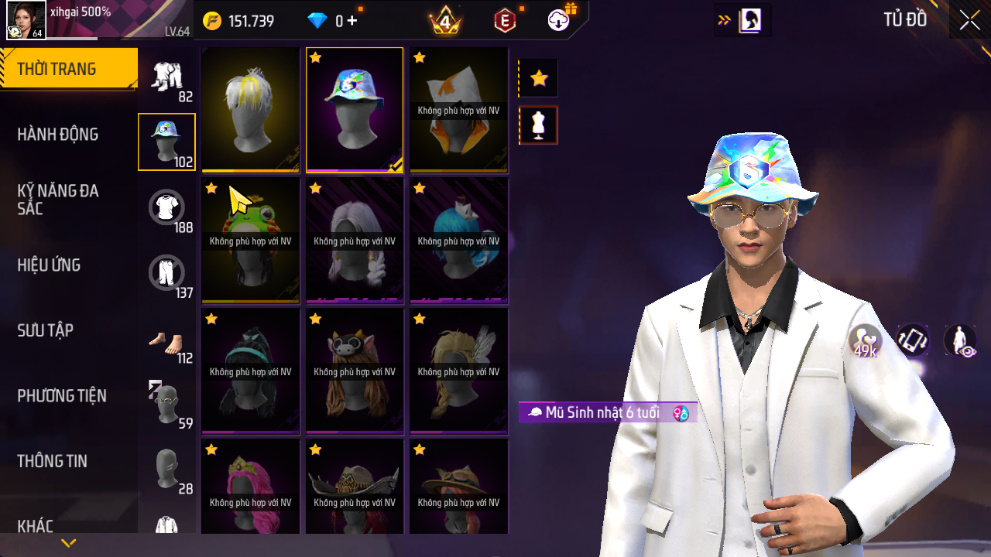The width and height of the screenshot is (991, 557).
Task: Add diamonds with the plus button
Action: [352, 21]
